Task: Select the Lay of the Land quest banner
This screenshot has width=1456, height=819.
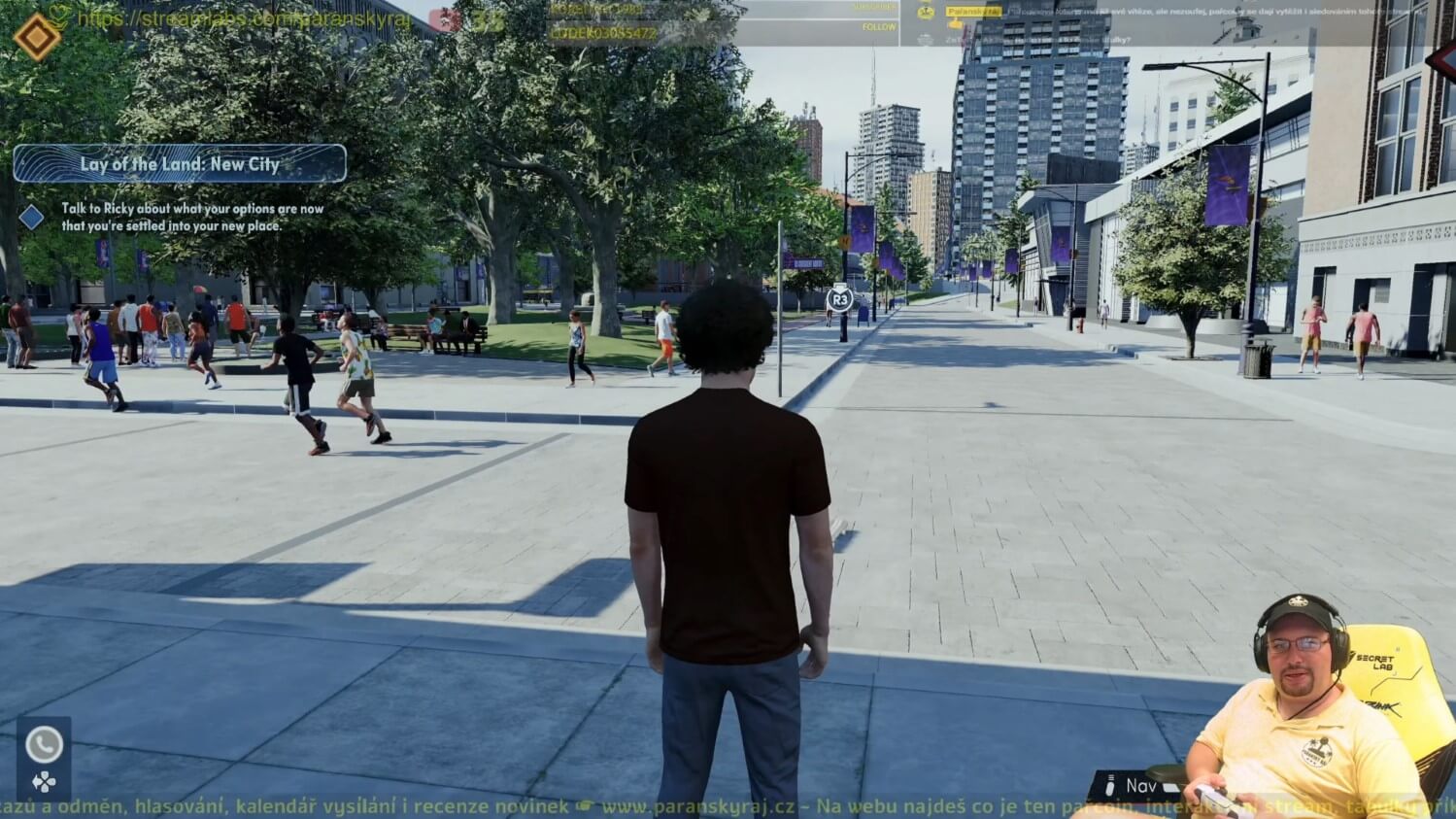Action: [180, 164]
